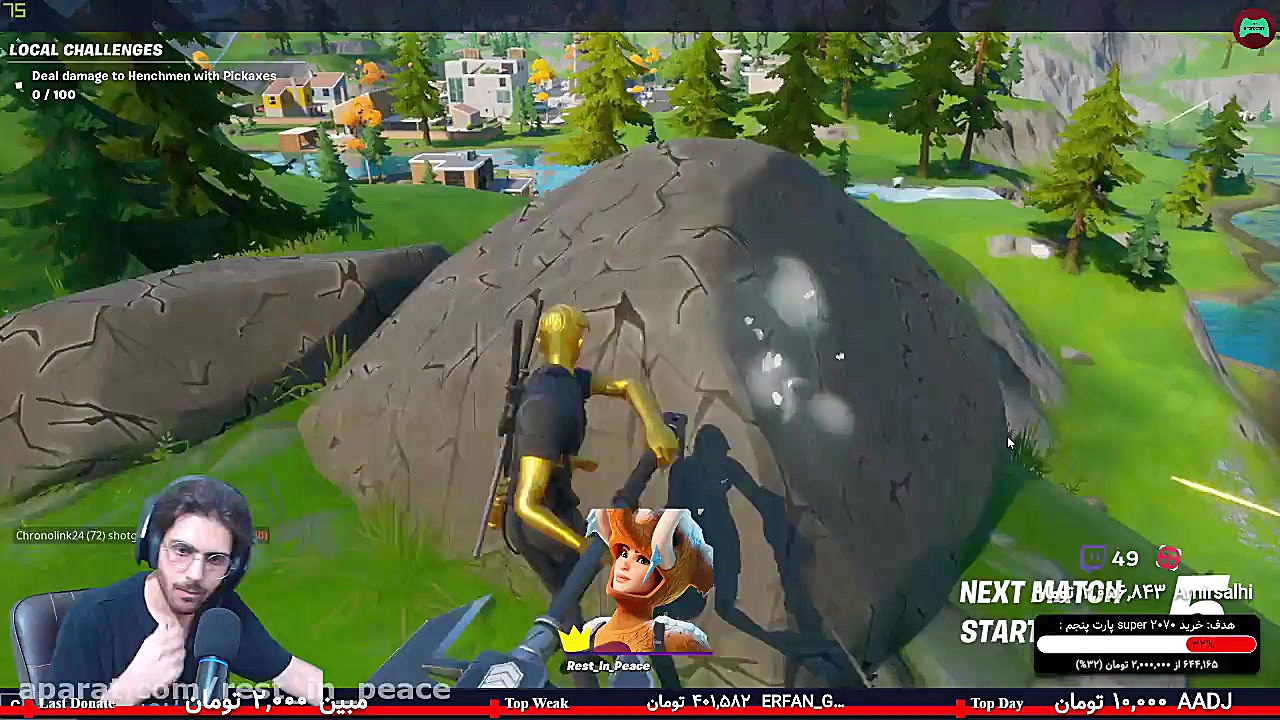Click the banner flag icon beside the pickaxe challenge
1280x720 pixels.
(18, 85)
